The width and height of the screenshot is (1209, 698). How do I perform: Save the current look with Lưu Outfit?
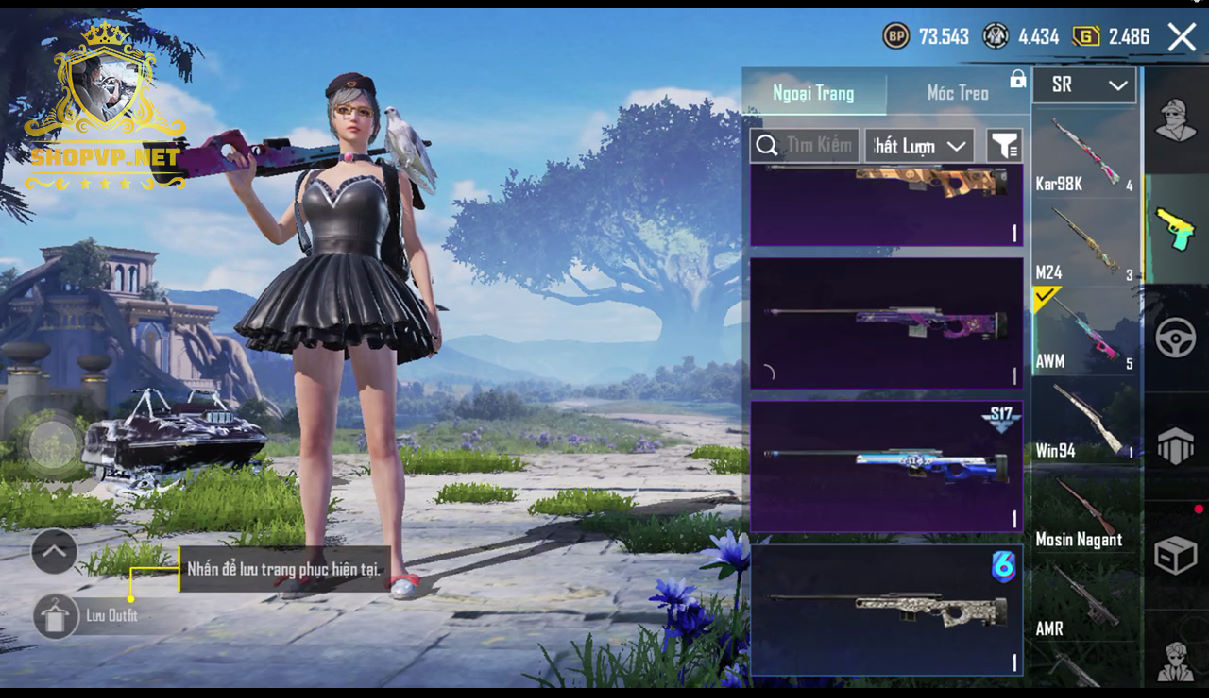tap(56, 616)
